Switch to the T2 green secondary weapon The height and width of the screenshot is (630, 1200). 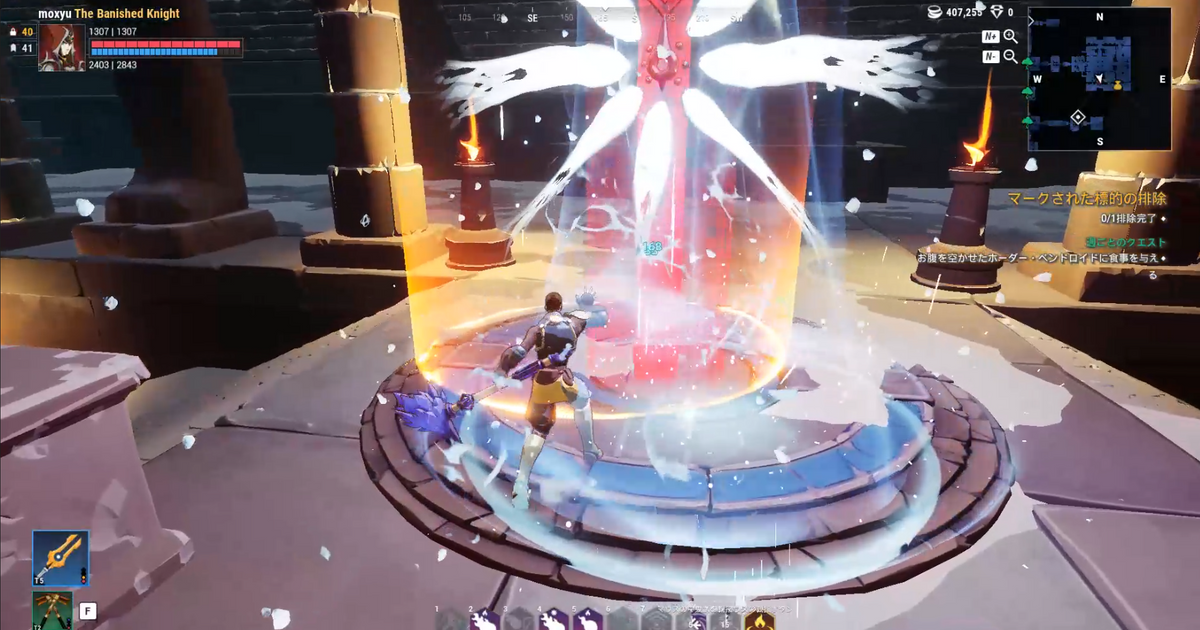coord(52,610)
